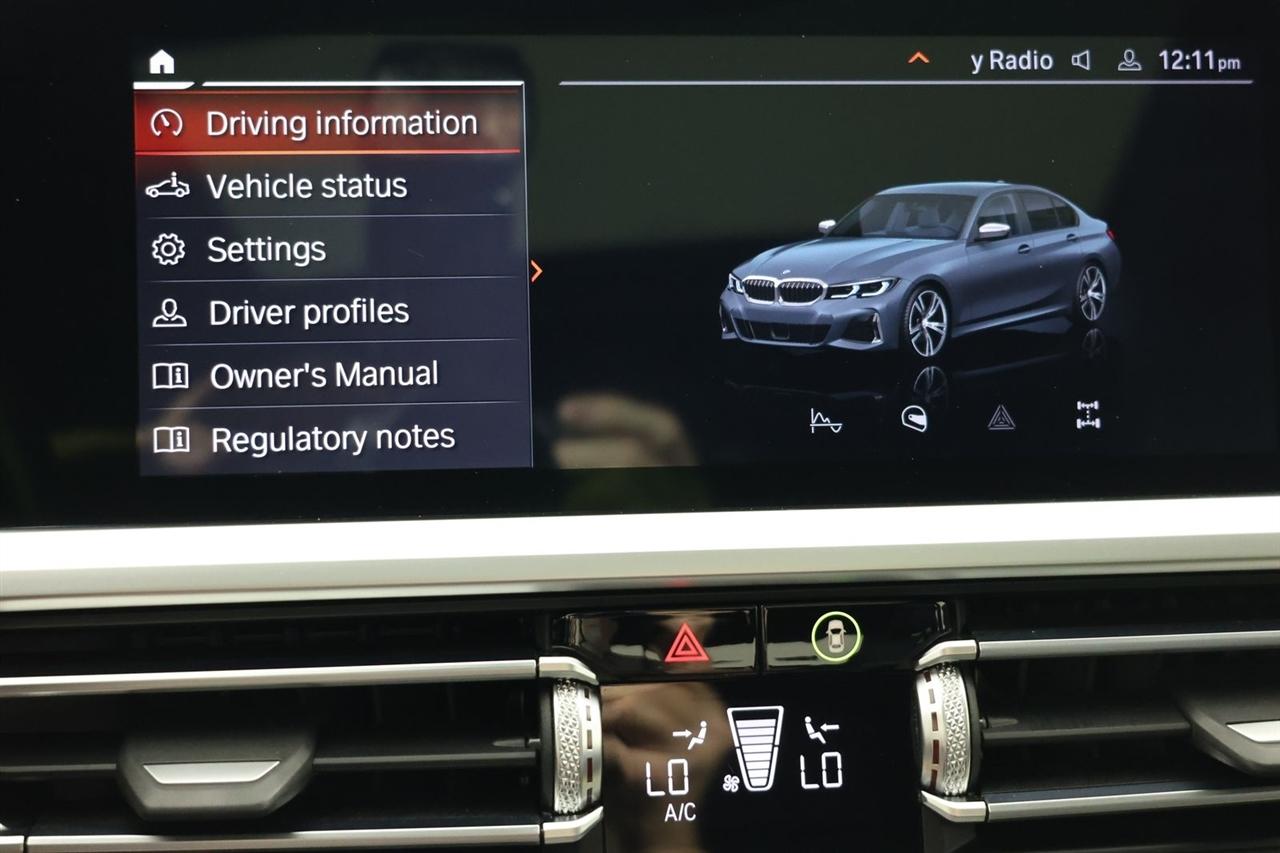1280x853 pixels.
Task: Tap the speaker icon in status bar
Action: pos(1081,61)
